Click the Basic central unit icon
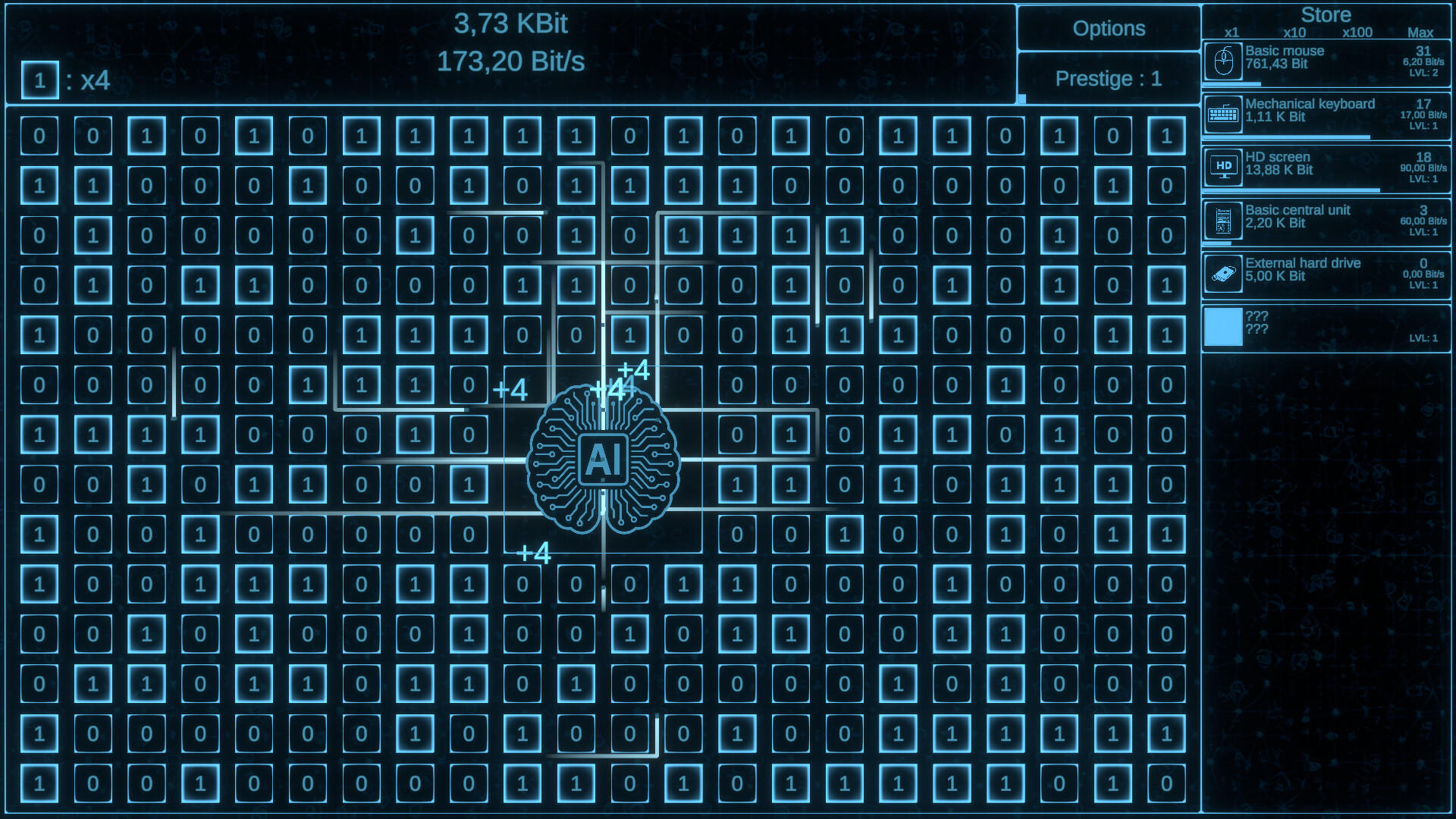Screen dimensions: 1456x819 click(1222, 221)
